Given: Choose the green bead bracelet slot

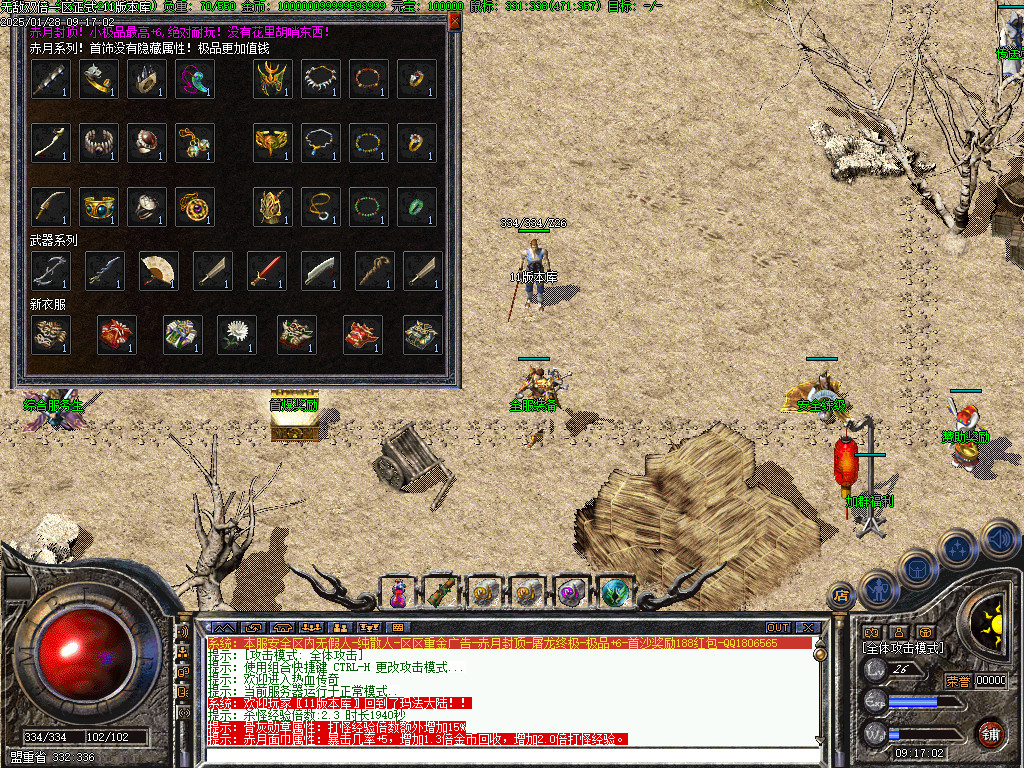Looking at the screenshot, I should tap(368, 207).
